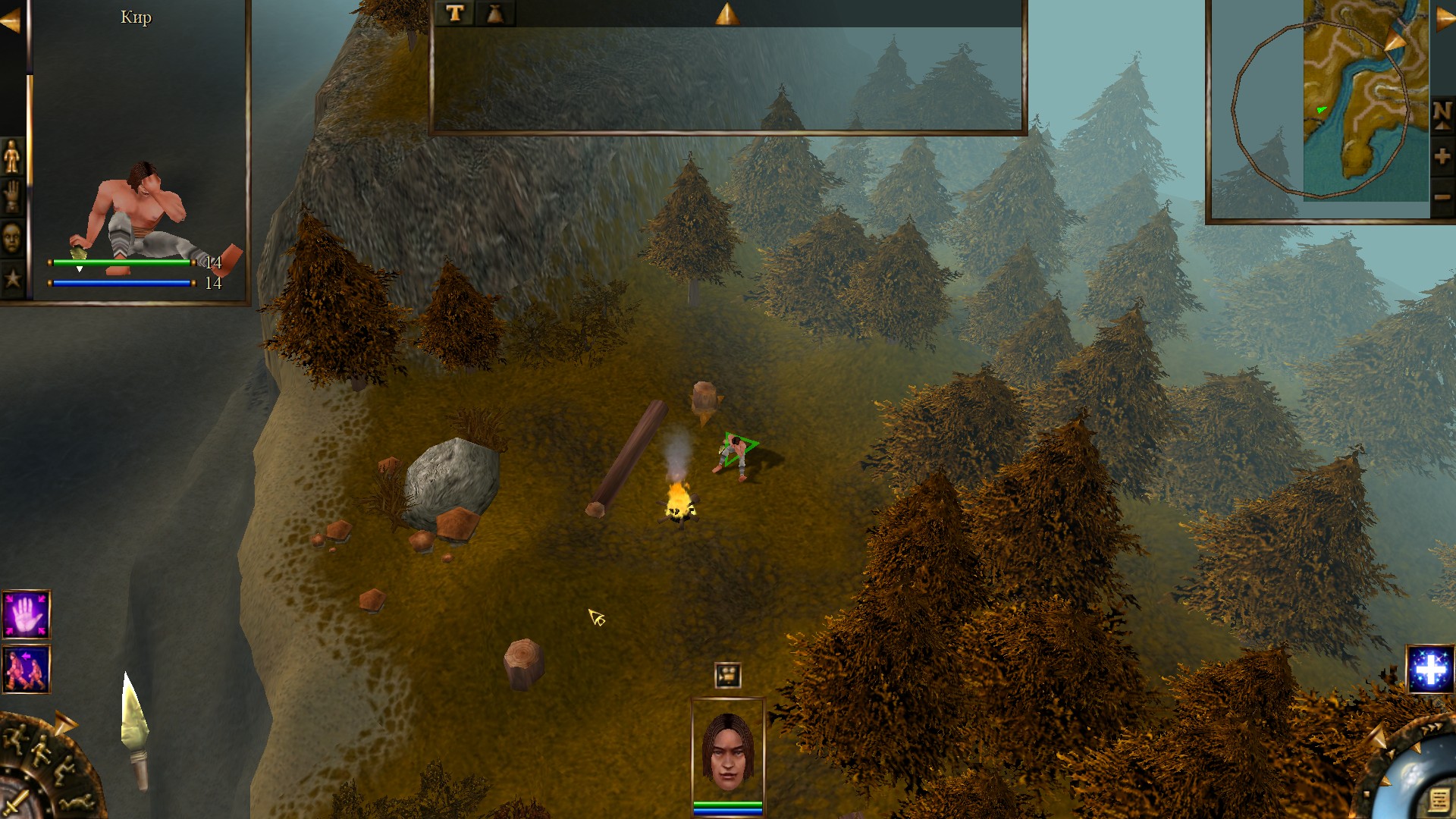Open the face tab on character panel
Screen dimensions: 1456x819
pos(12,238)
